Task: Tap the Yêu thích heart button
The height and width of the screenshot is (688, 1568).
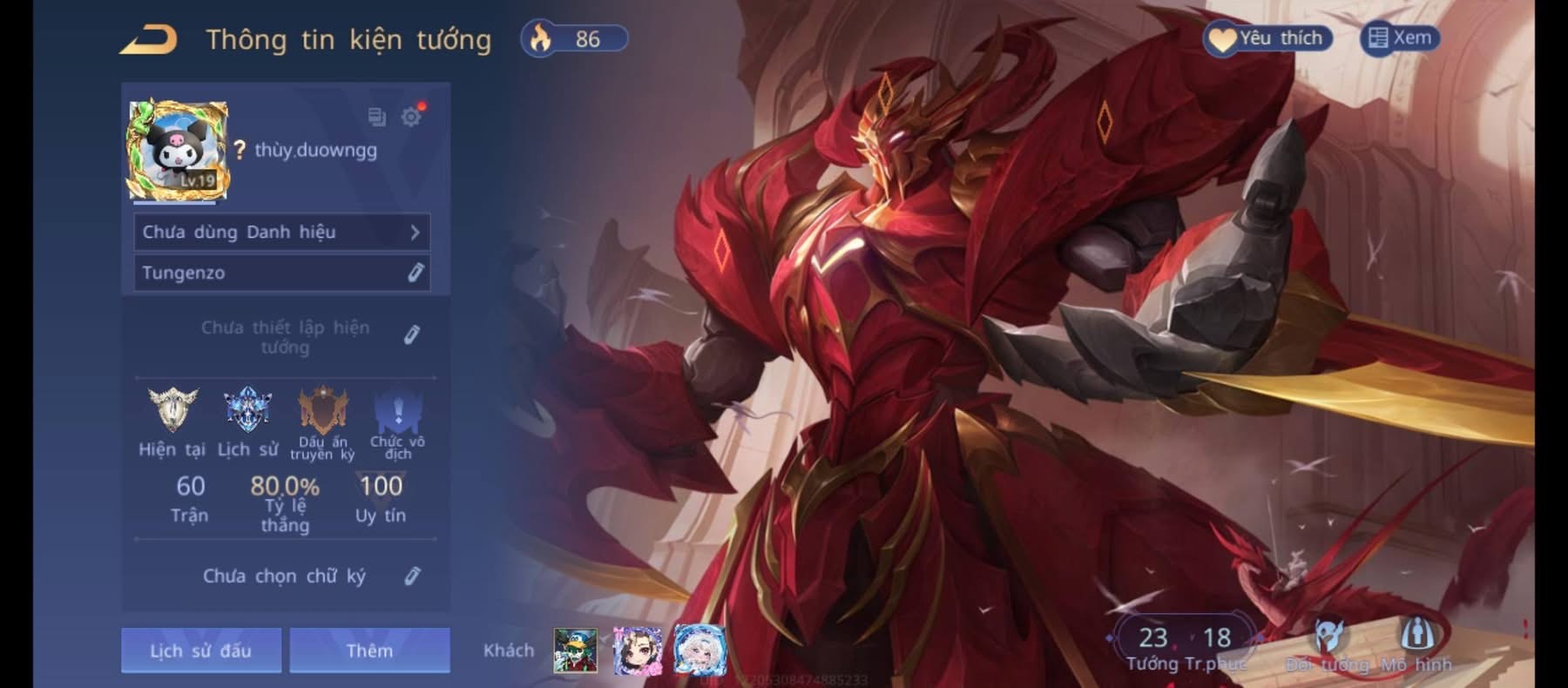Action: coord(1267,38)
